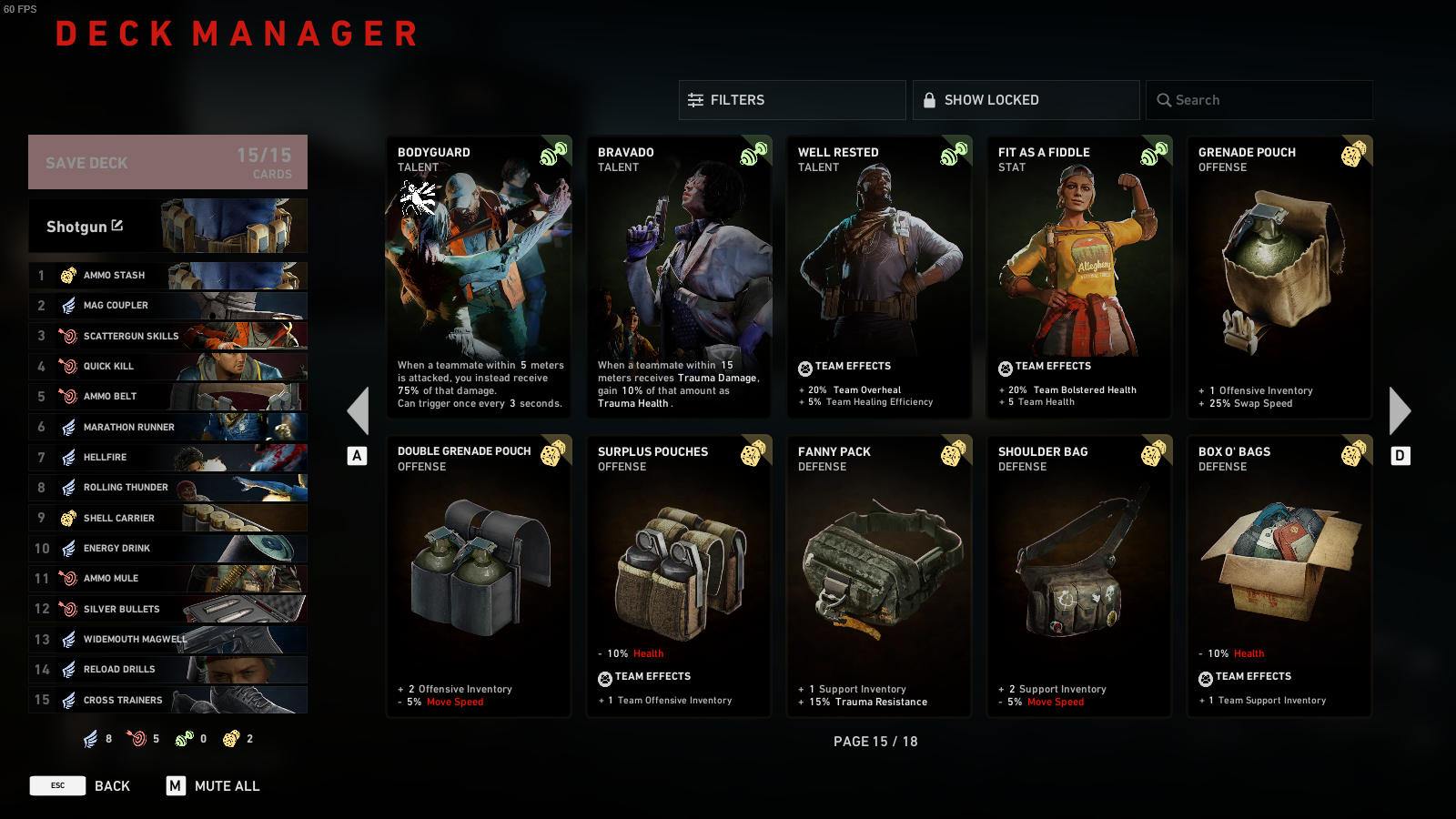Select Silver Bullets in the deck list

(x=168, y=609)
